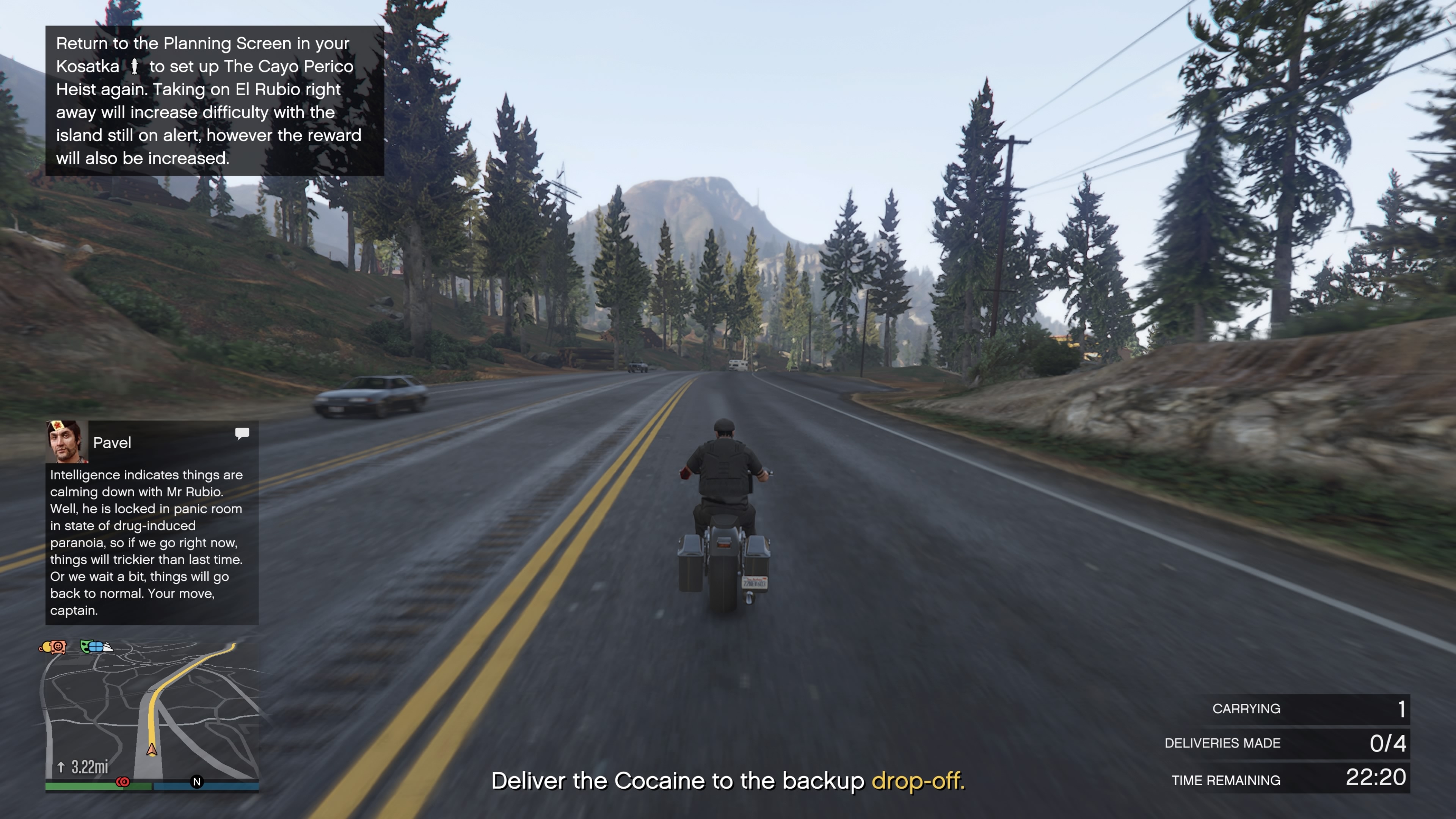1456x819 pixels.
Task: Click the white yacht map blip
Action: [x=107, y=647]
